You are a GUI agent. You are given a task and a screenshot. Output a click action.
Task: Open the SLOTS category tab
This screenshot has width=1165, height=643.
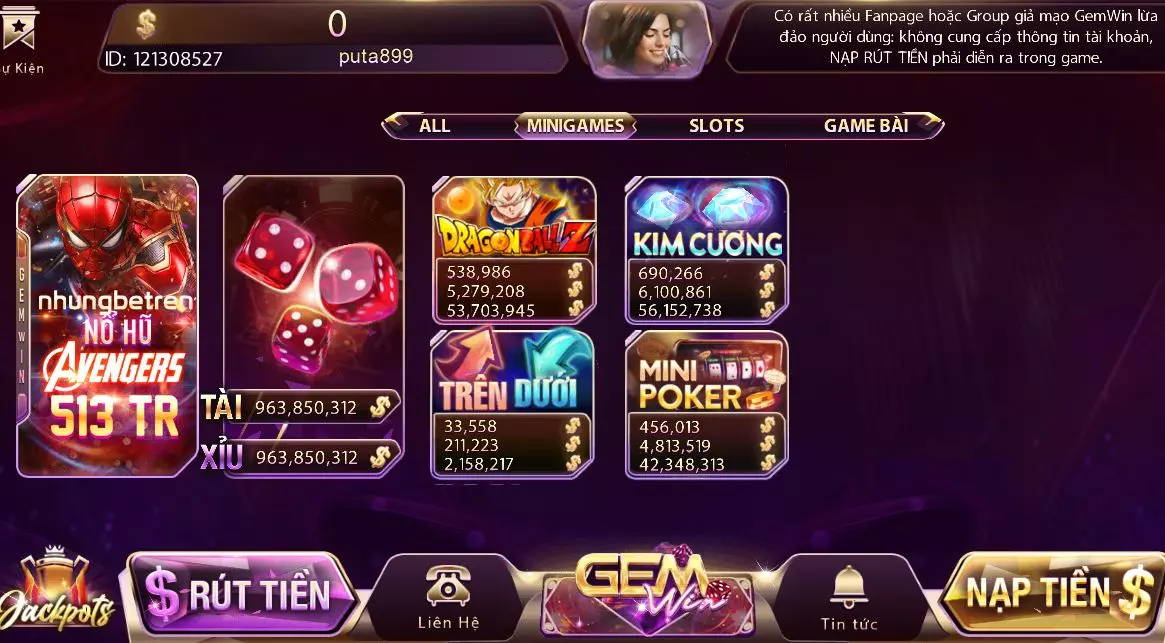pyautogui.click(x=716, y=126)
